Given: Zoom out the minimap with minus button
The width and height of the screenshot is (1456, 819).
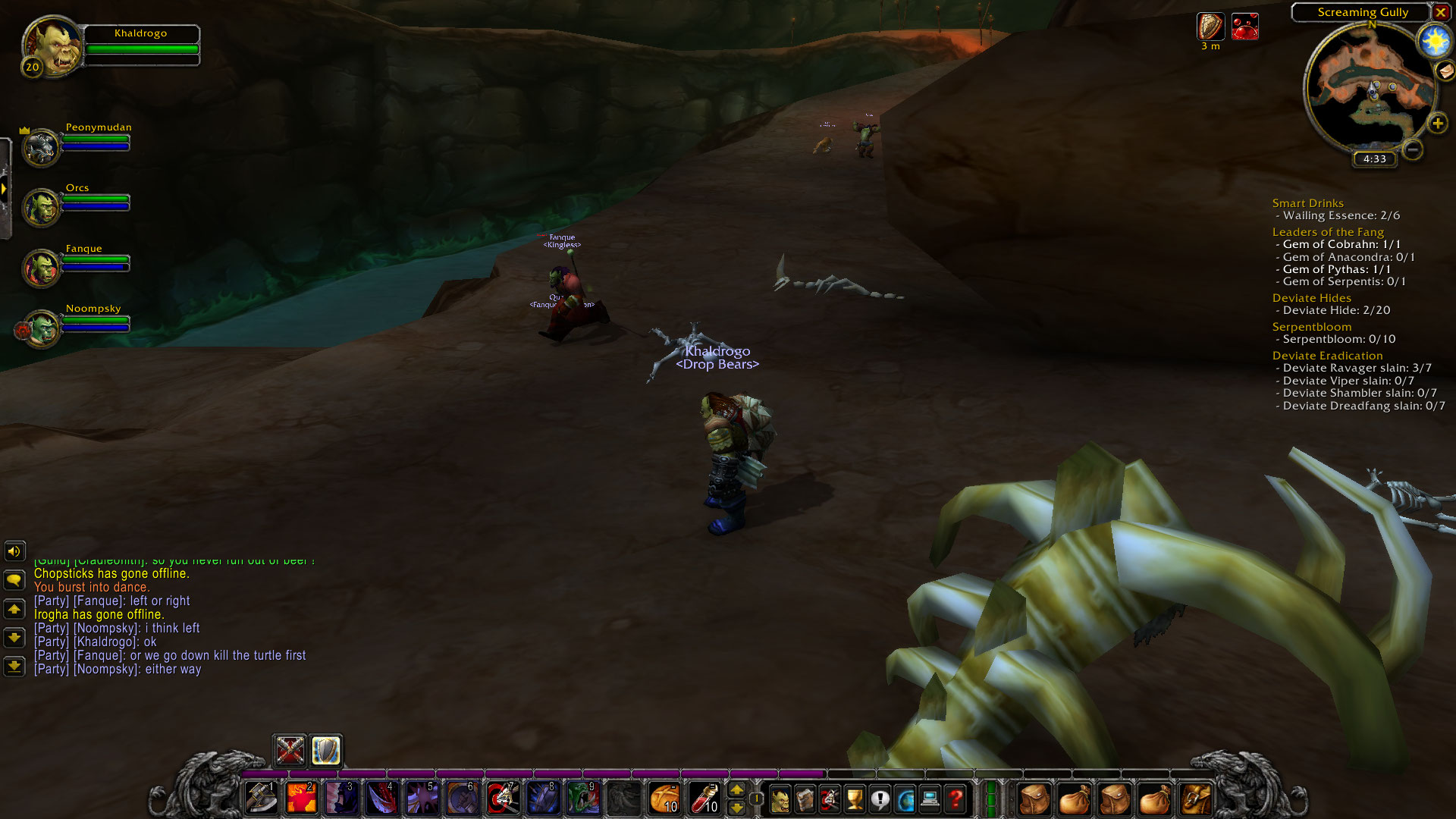Looking at the screenshot, I should (1412, 149).
